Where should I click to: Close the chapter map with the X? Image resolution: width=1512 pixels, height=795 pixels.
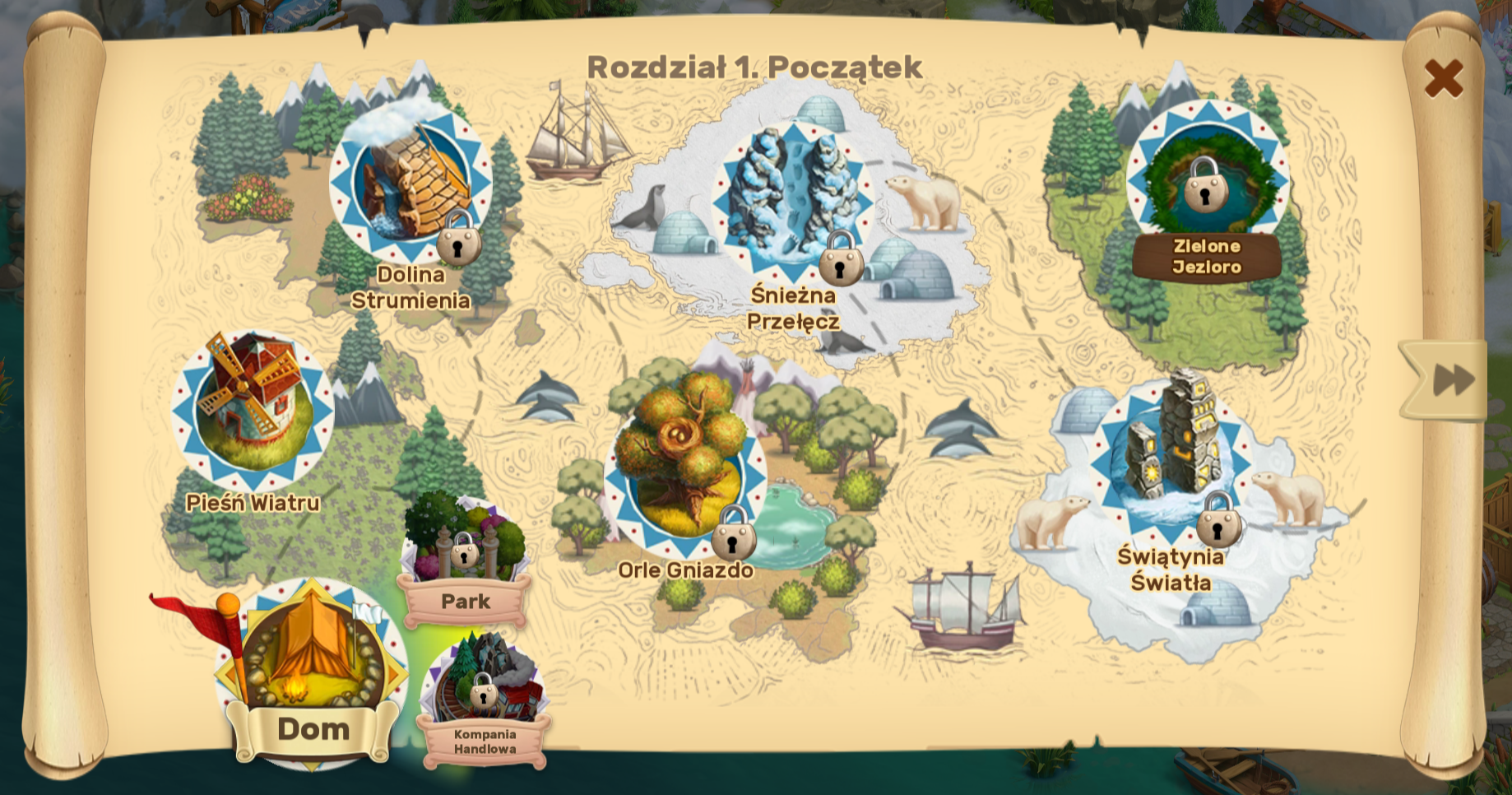pos(1443,78)
